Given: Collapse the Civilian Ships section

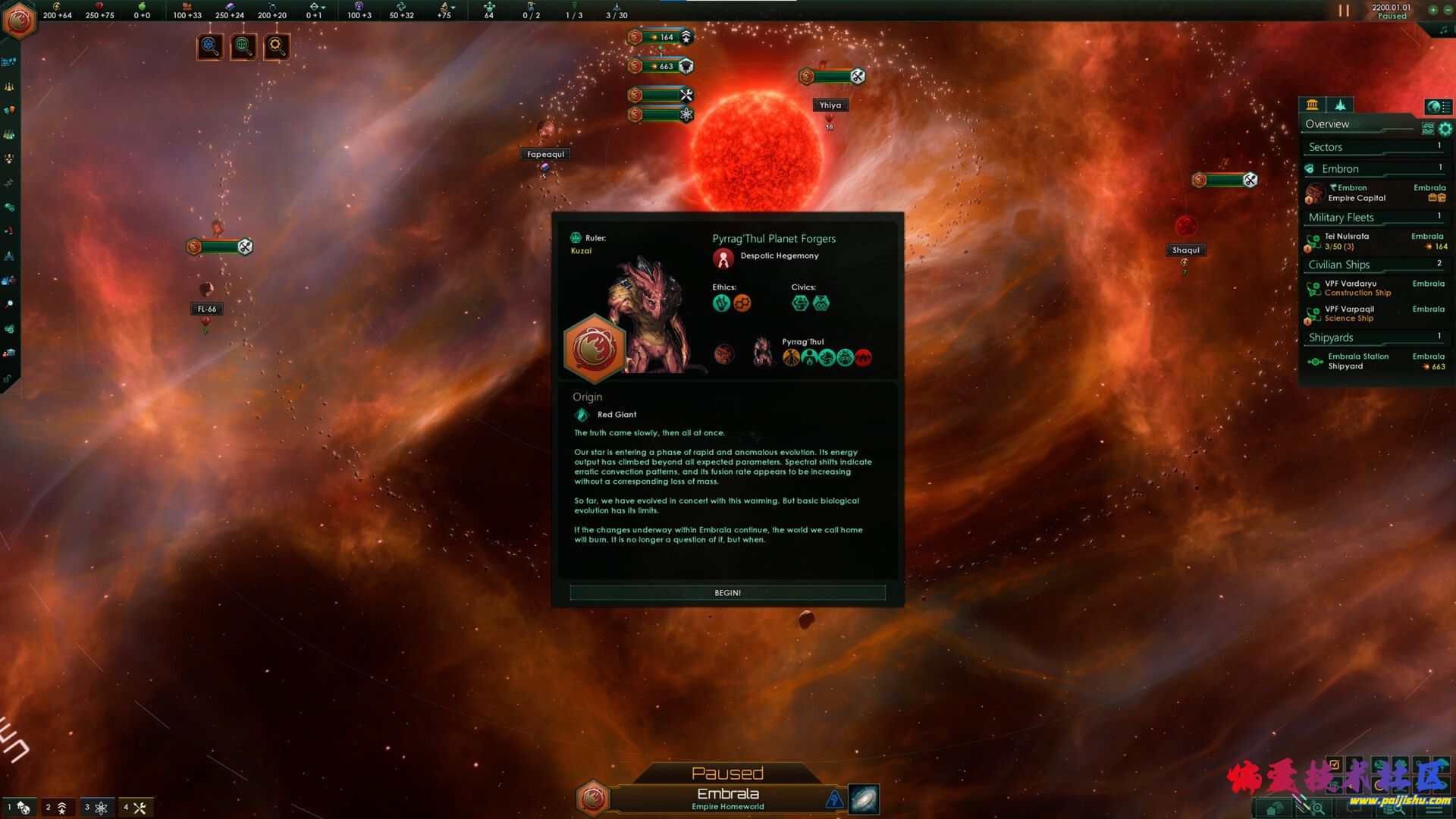Looking at the screenshot, I should (x=1373, y=265).
